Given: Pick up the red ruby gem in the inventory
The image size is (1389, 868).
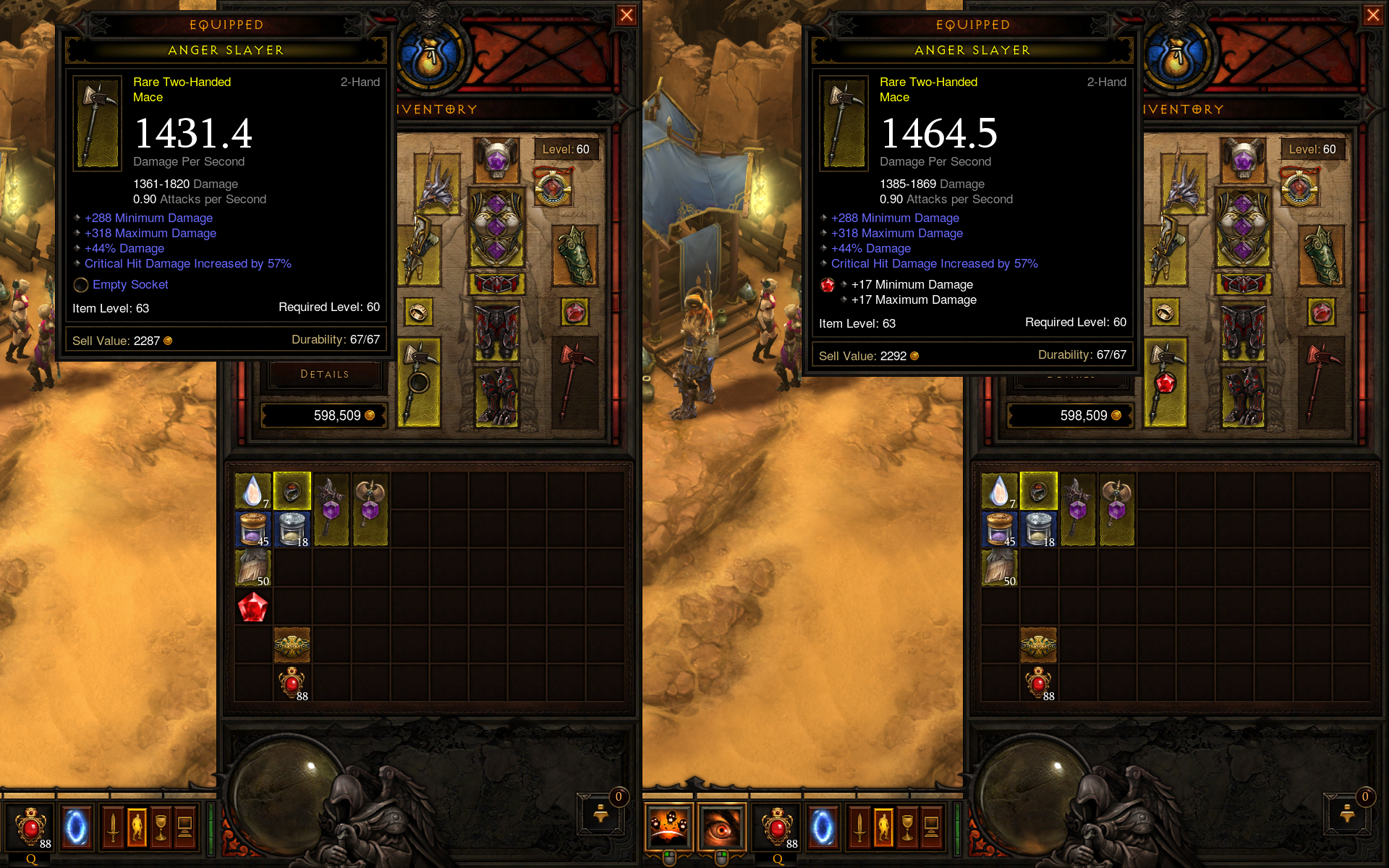Looking at the screenshot, I should tap(252, 608).
